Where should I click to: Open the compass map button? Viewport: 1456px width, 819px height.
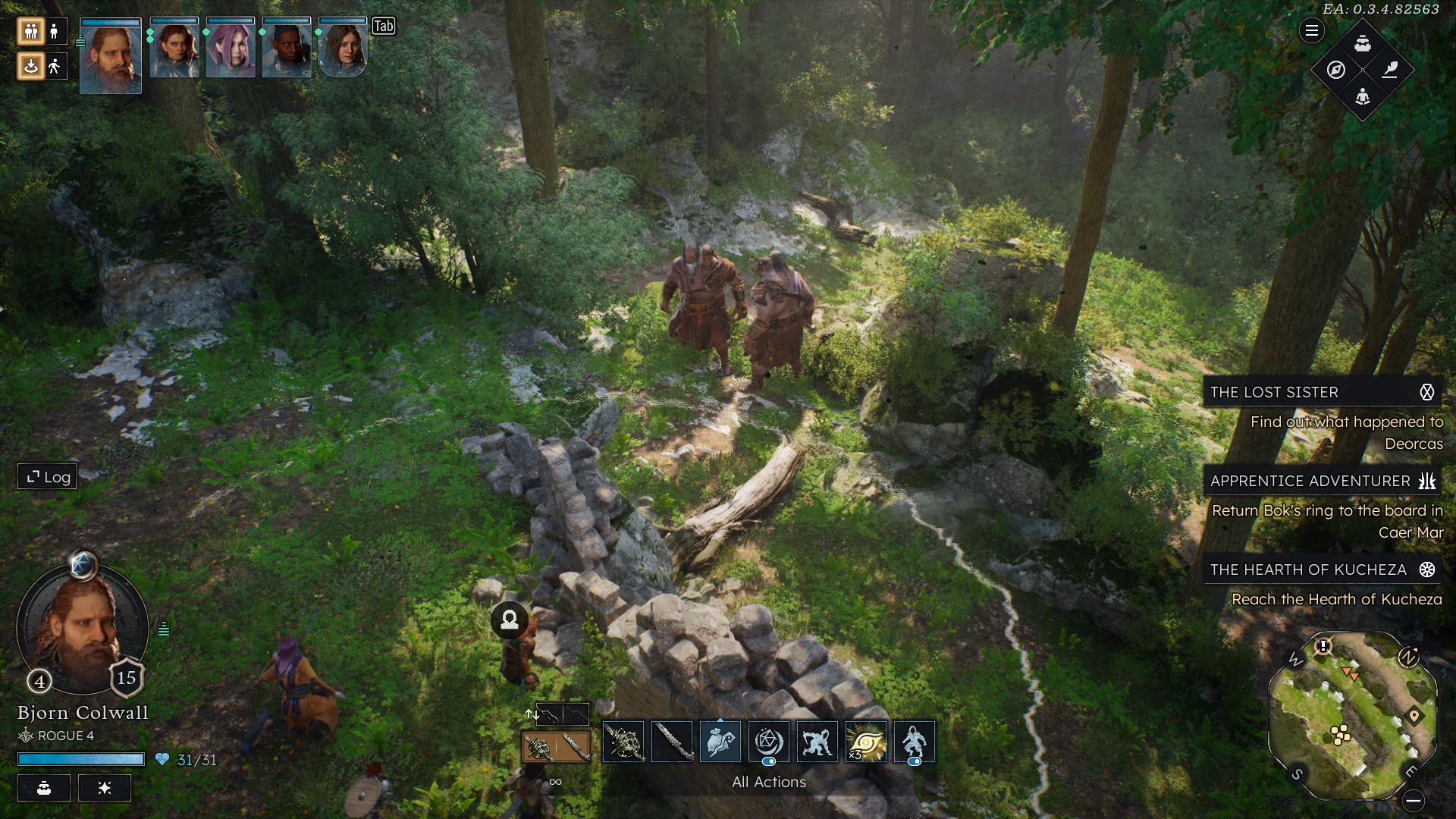(x=1336, y=70)
